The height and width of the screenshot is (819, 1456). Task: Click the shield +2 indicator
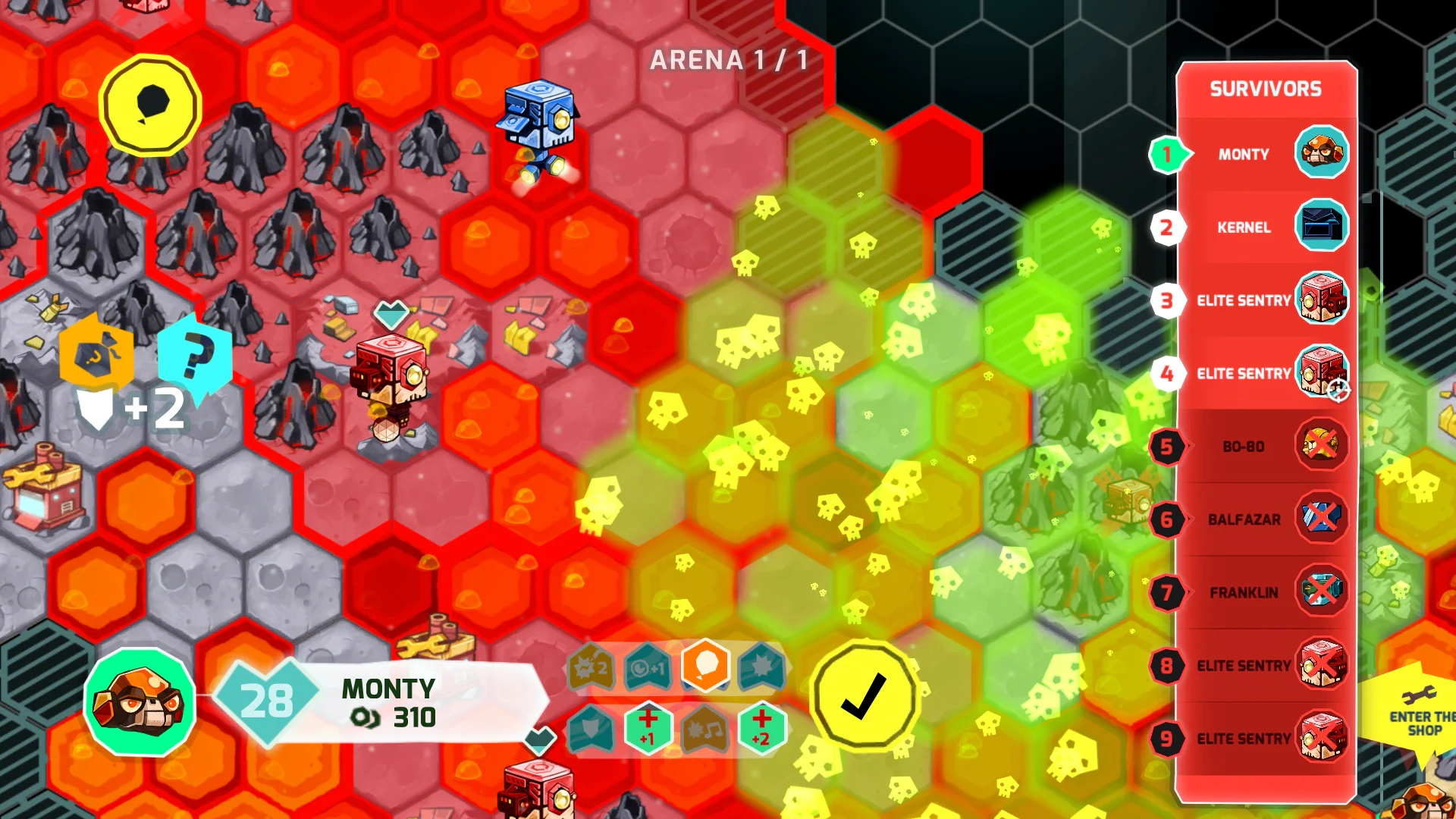click(x=125, y=408)
